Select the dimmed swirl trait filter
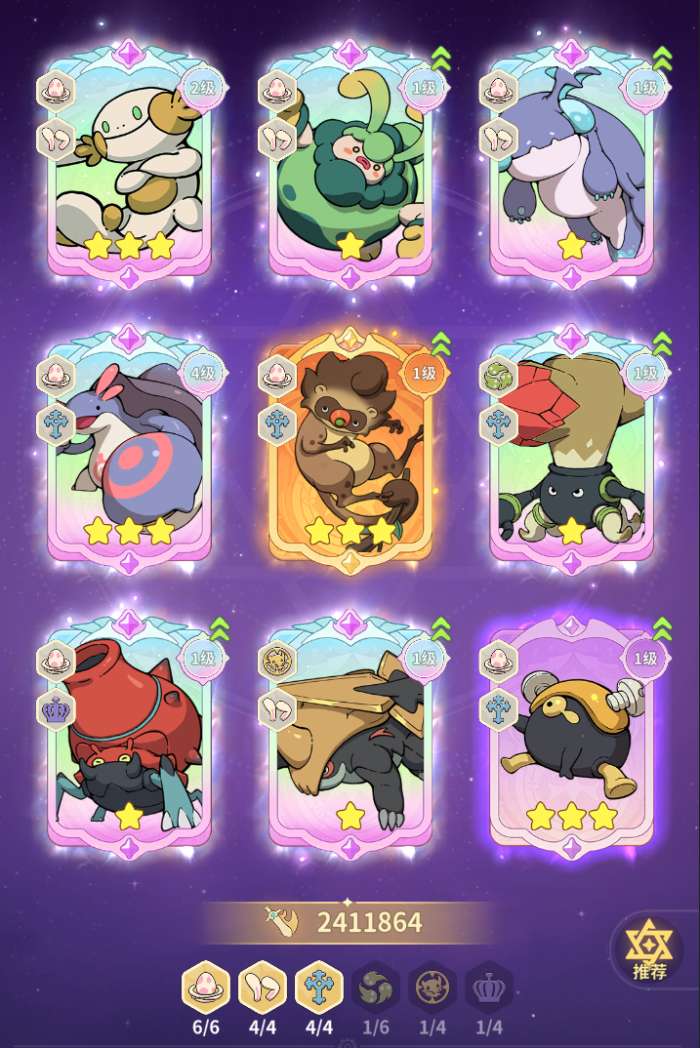 376,988
